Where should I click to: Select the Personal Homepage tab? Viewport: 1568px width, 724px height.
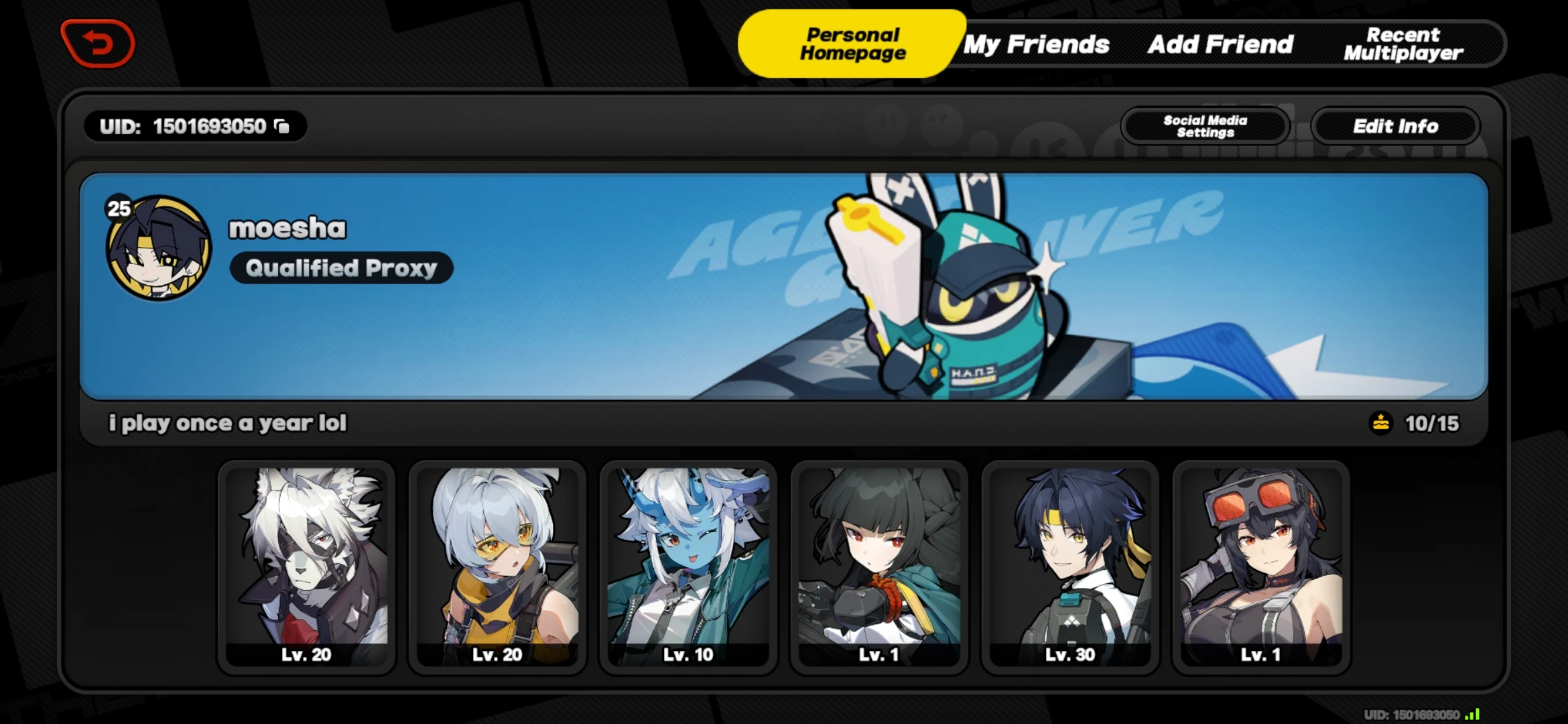point(852,44)
